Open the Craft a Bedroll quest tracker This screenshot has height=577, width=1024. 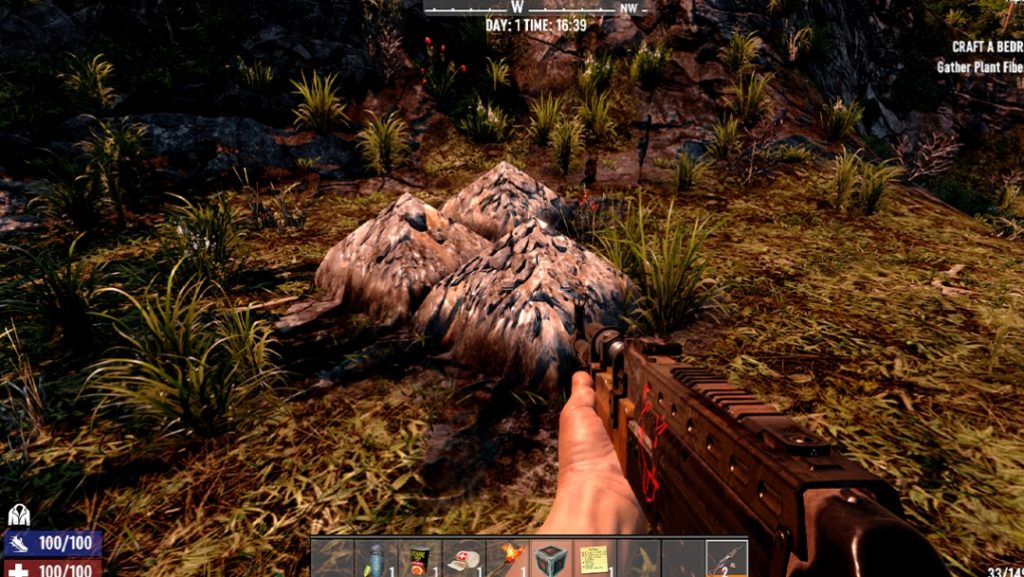pyautogui.click(x=987, y=47)
